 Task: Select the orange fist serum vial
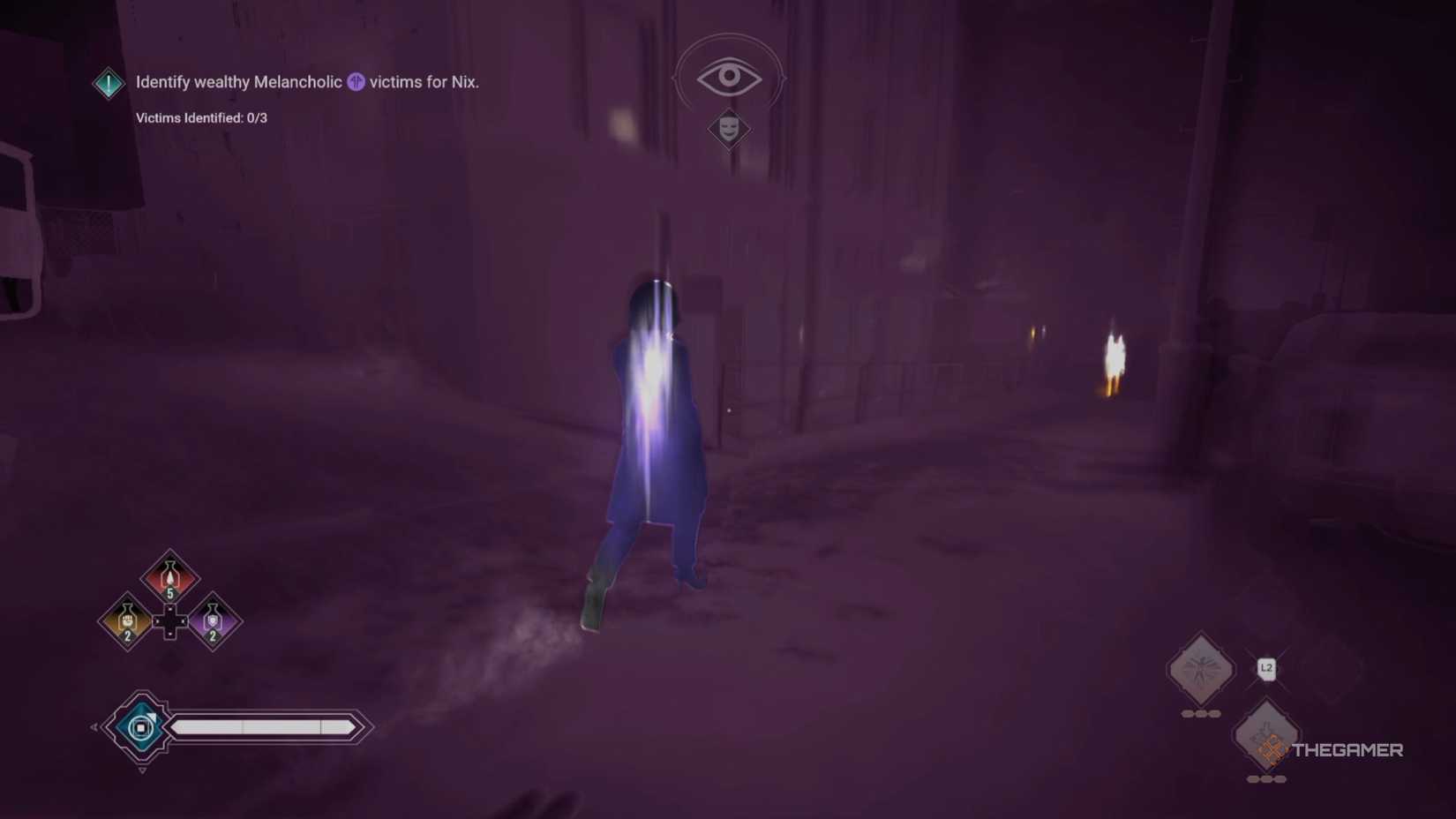click(126, 620)
